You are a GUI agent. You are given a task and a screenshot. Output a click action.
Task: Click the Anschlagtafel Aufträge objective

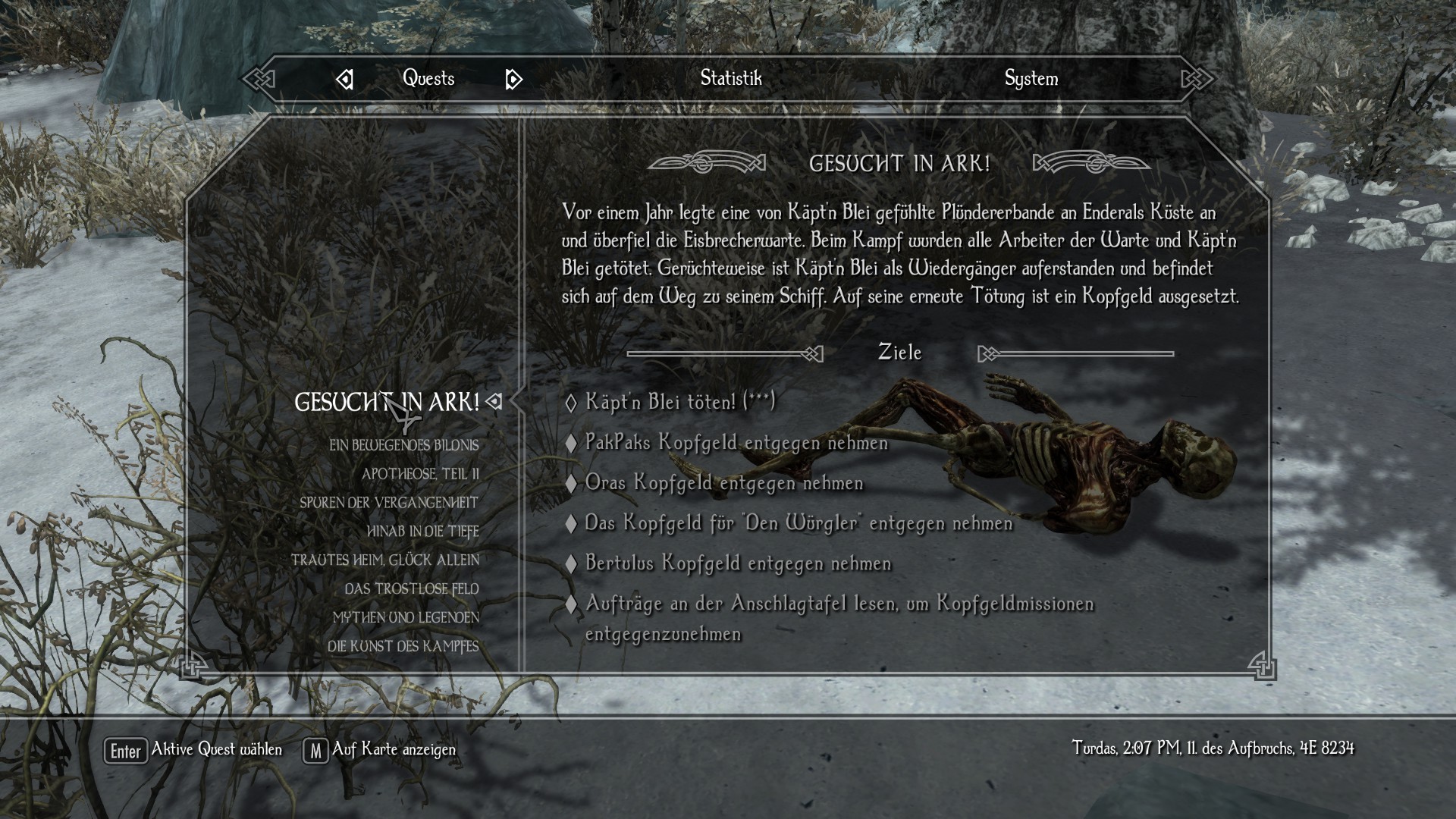click(x=839, y=604)
